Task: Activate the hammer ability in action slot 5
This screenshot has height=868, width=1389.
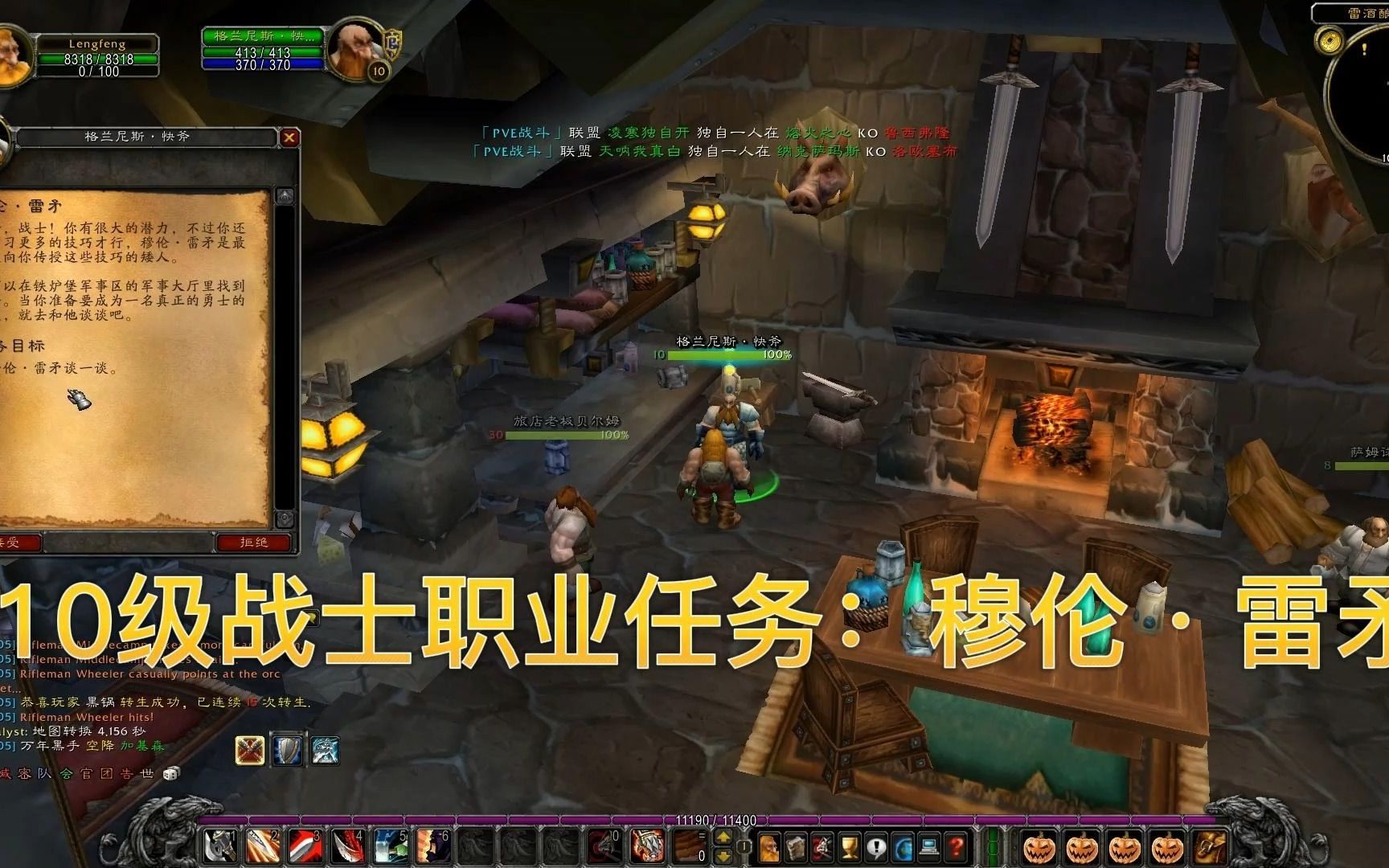Action: coord(389,848)
